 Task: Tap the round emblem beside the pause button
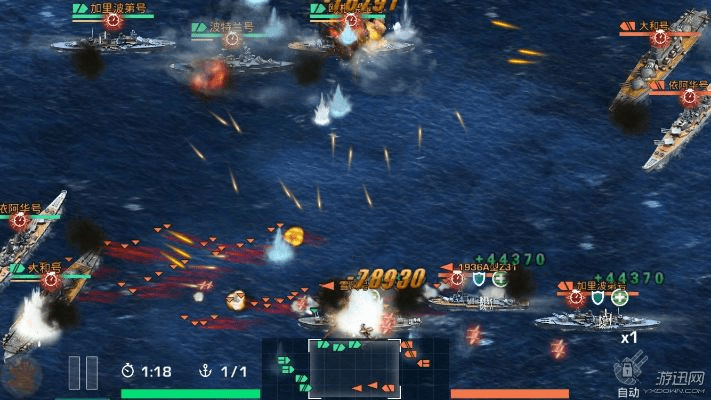[x=22, y=375]
